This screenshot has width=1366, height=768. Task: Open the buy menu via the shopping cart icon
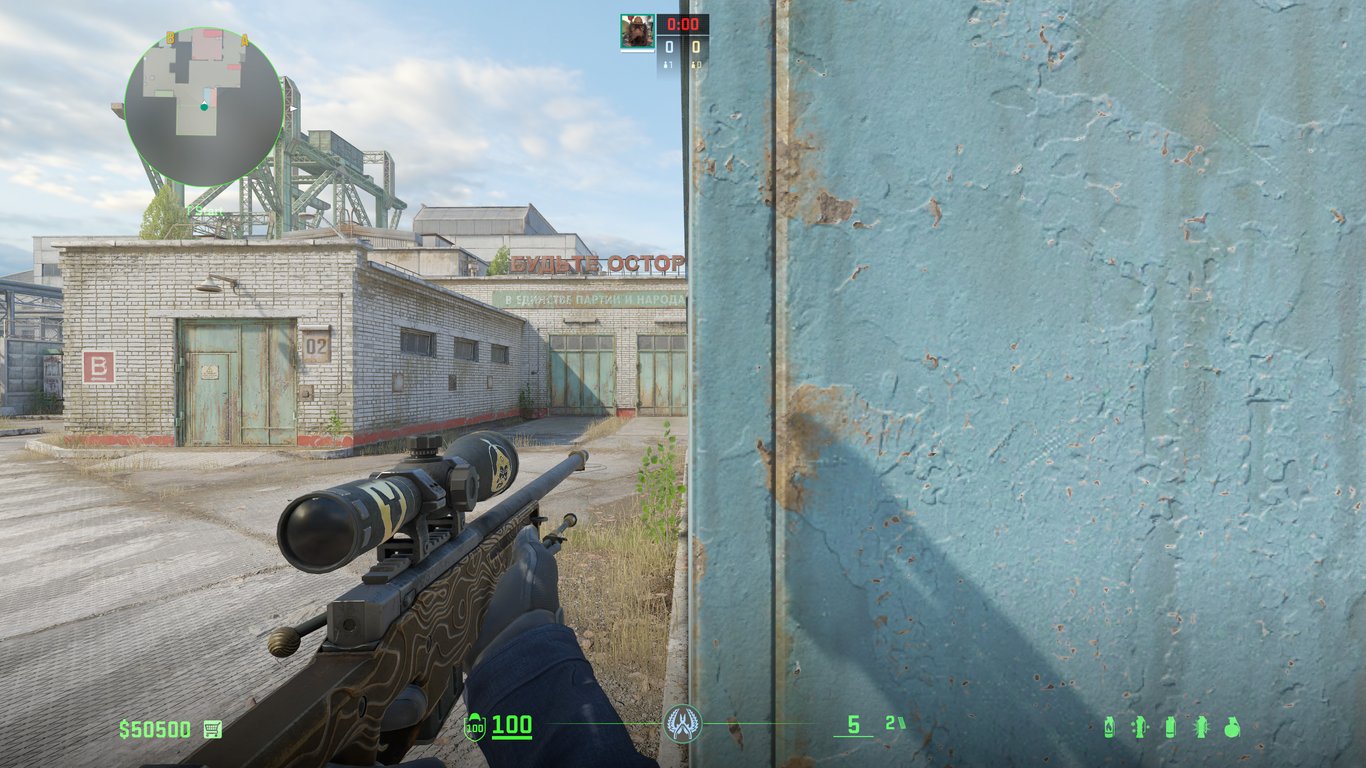click(x=212, y=729)
